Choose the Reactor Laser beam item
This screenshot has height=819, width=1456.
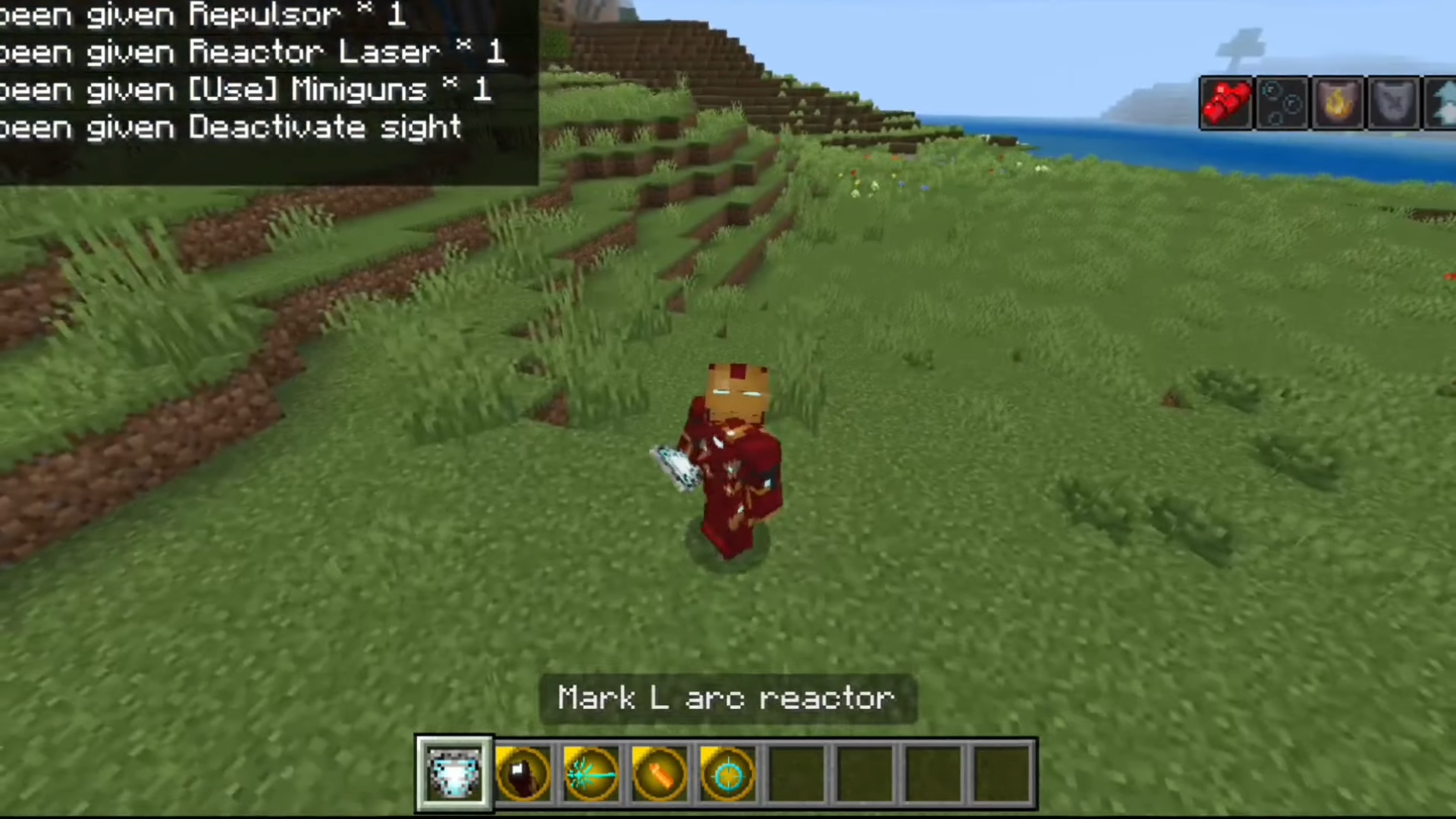pyautogui.click(x=591, y=774)
